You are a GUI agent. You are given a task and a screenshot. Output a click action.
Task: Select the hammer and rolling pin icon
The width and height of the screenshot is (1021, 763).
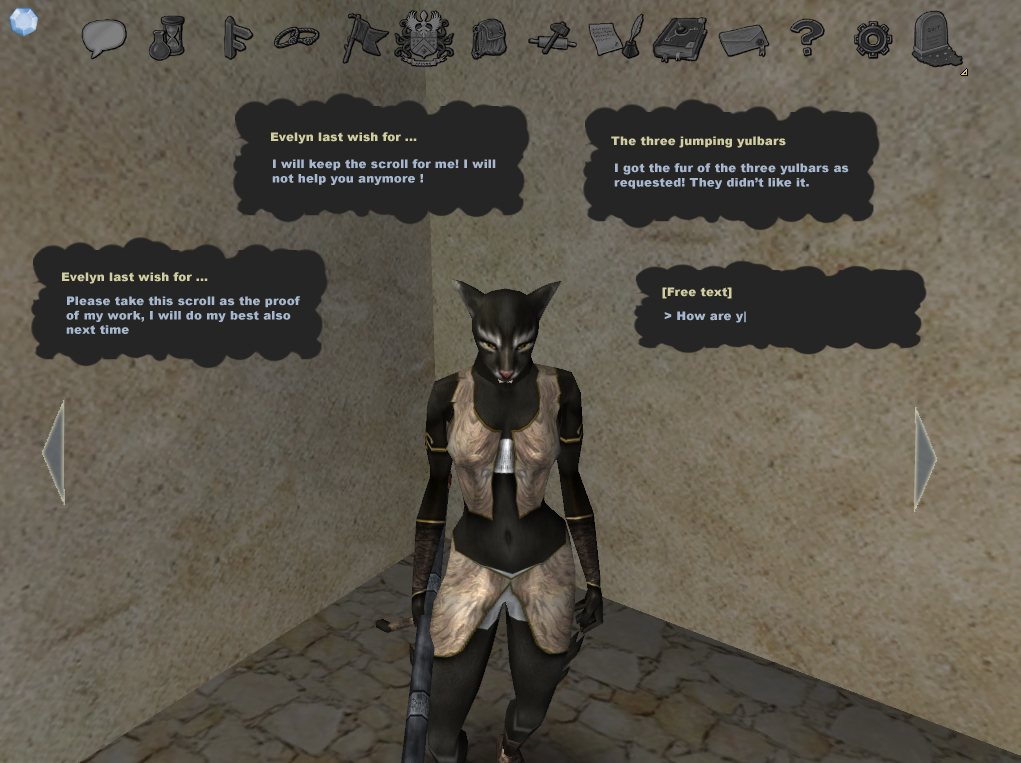(x=552, y=39)
